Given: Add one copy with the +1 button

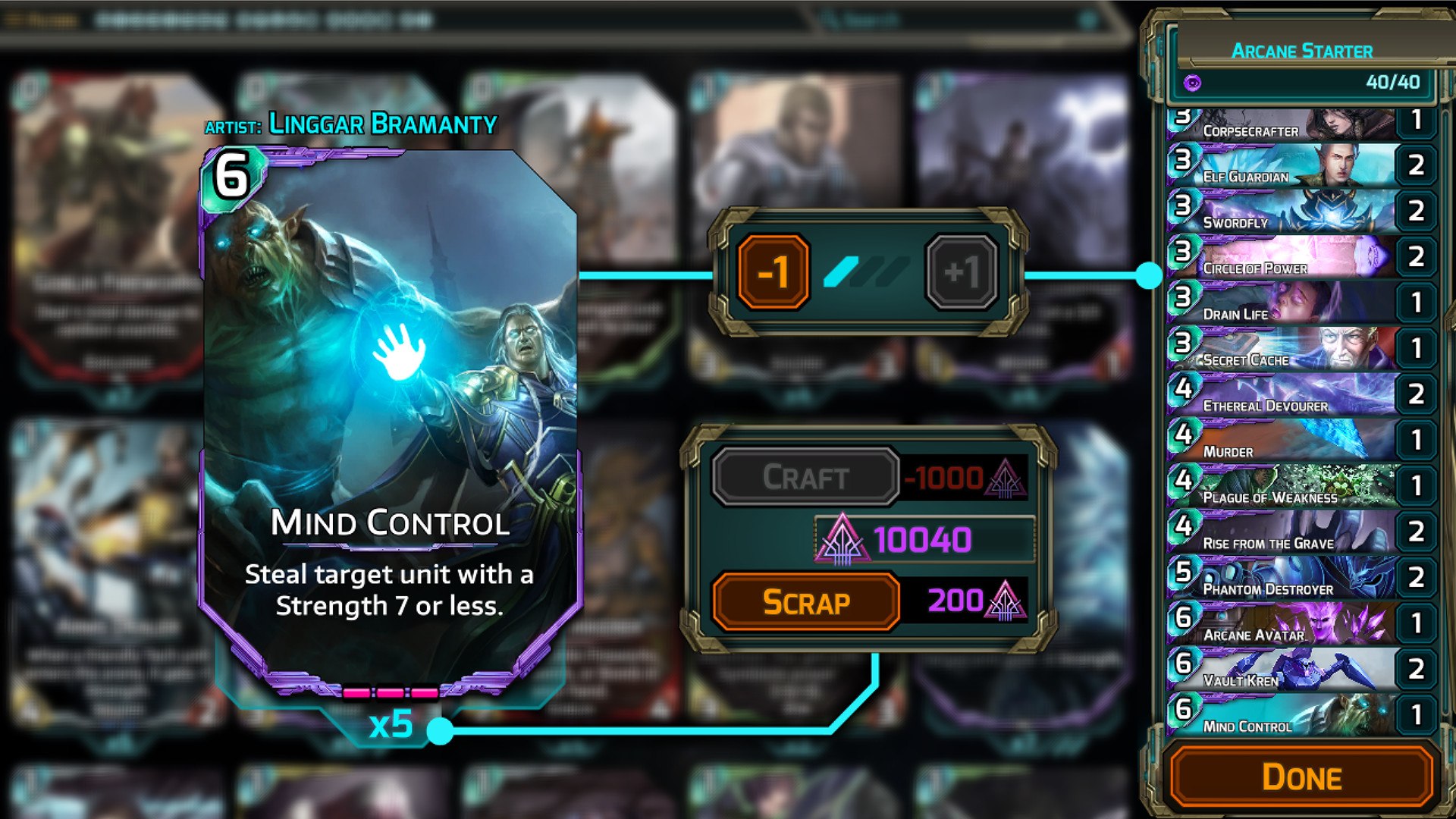Looking at the screenshot, I should point(962,272).
